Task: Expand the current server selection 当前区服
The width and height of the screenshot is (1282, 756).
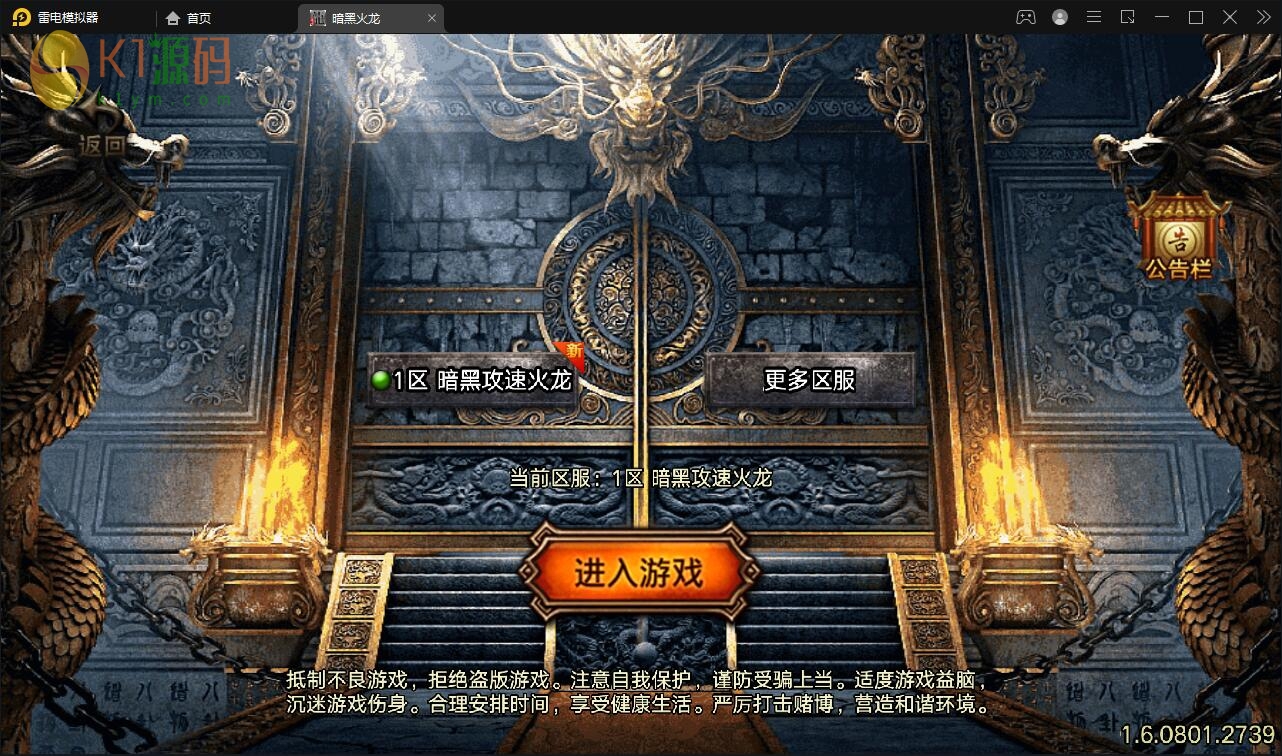Action: point(640,478)
